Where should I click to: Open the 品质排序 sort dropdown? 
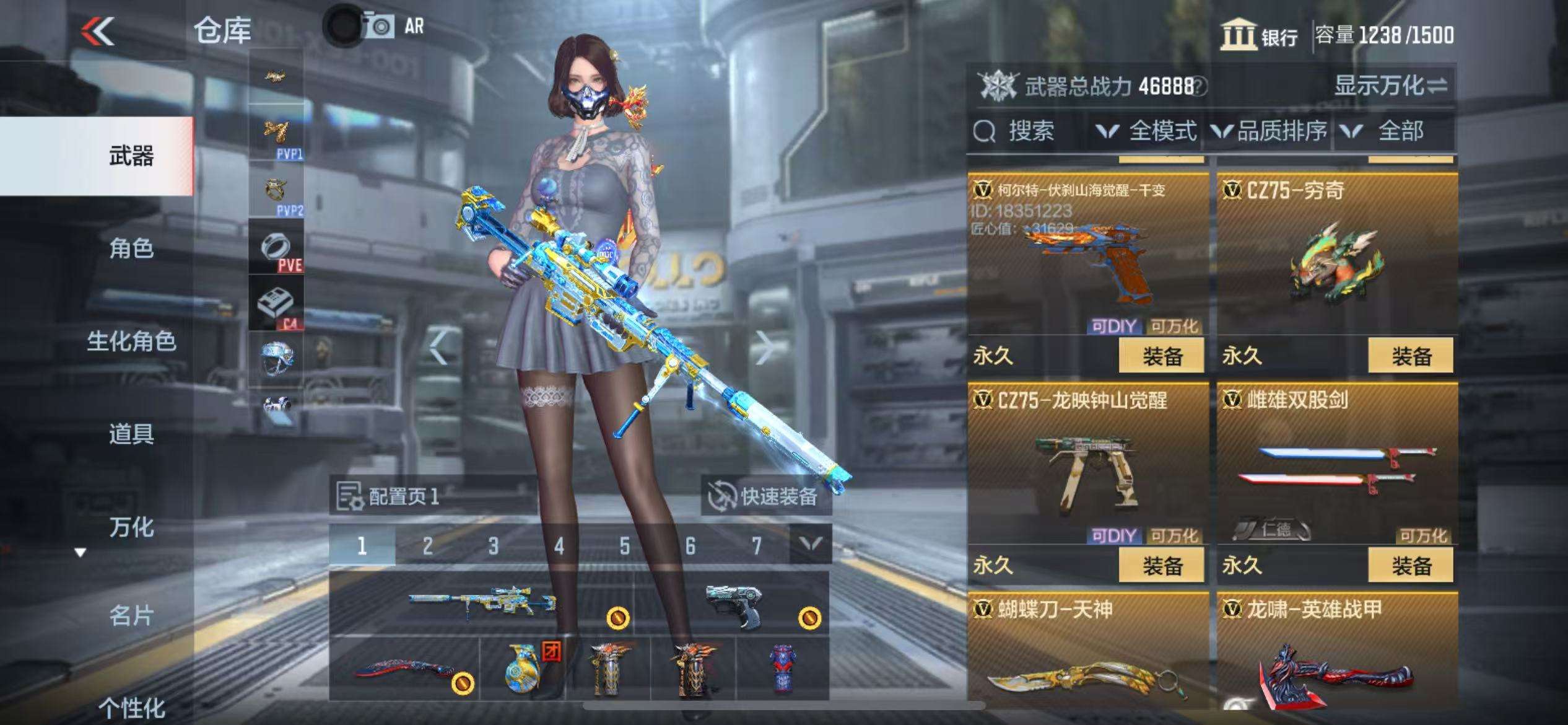[x=1269, y=131]
